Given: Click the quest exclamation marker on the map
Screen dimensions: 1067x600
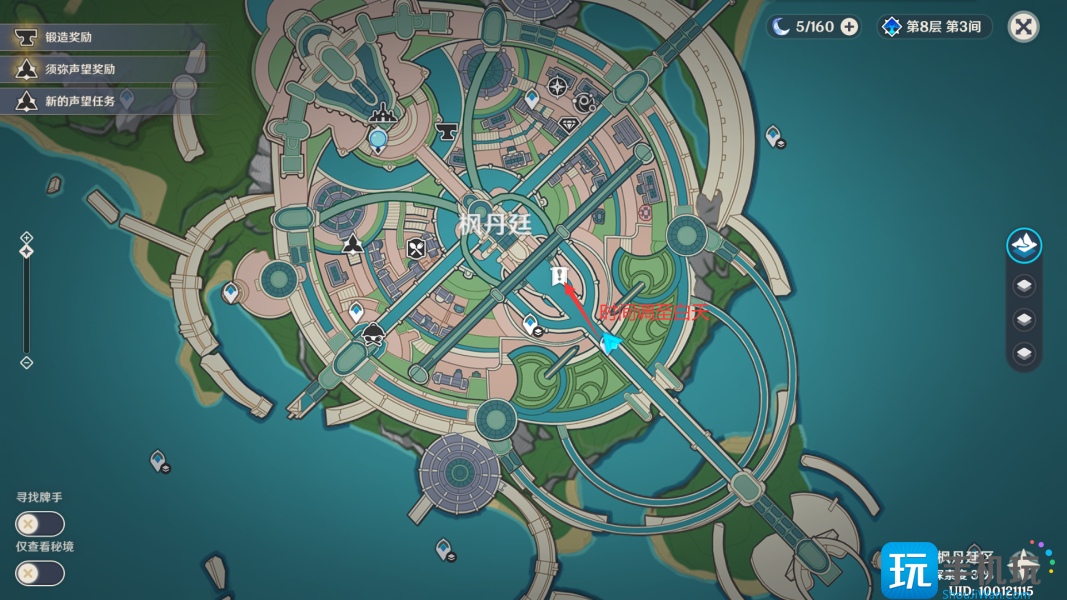Looking at the screenshot, I should (559, 275).
